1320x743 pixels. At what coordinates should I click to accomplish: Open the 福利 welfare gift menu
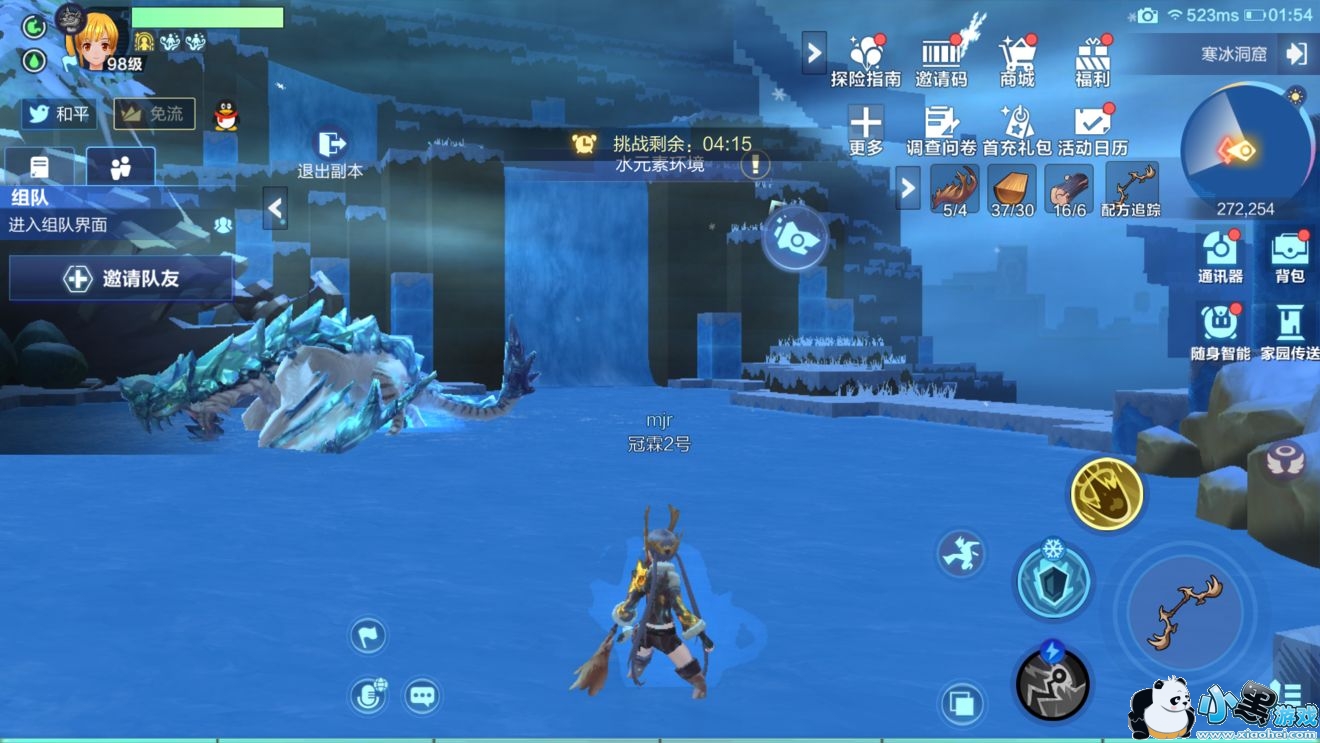tap(1092, 60)
